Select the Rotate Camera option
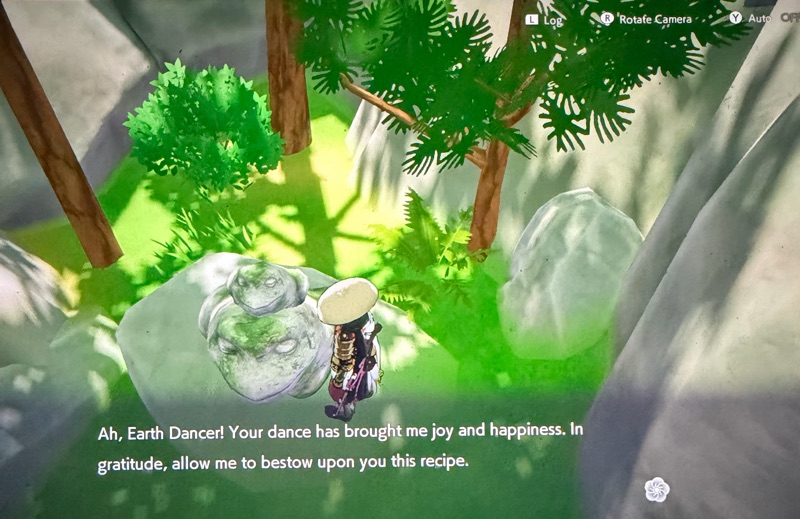Image resolution: width=800 pixels, height=519 pixels. [x=646, y=18]
